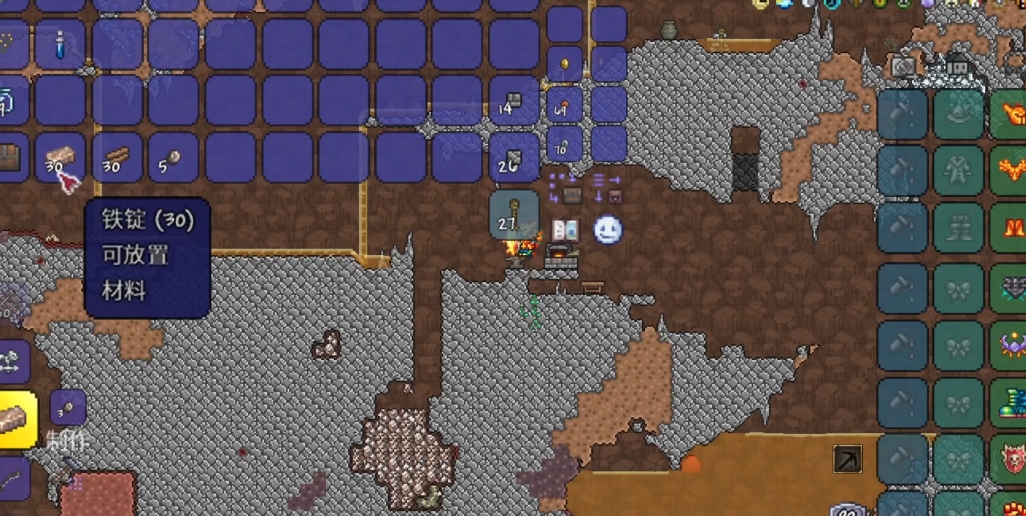
Task: Craft the highlighted iron bar recipe
Action: pos(17,412)
